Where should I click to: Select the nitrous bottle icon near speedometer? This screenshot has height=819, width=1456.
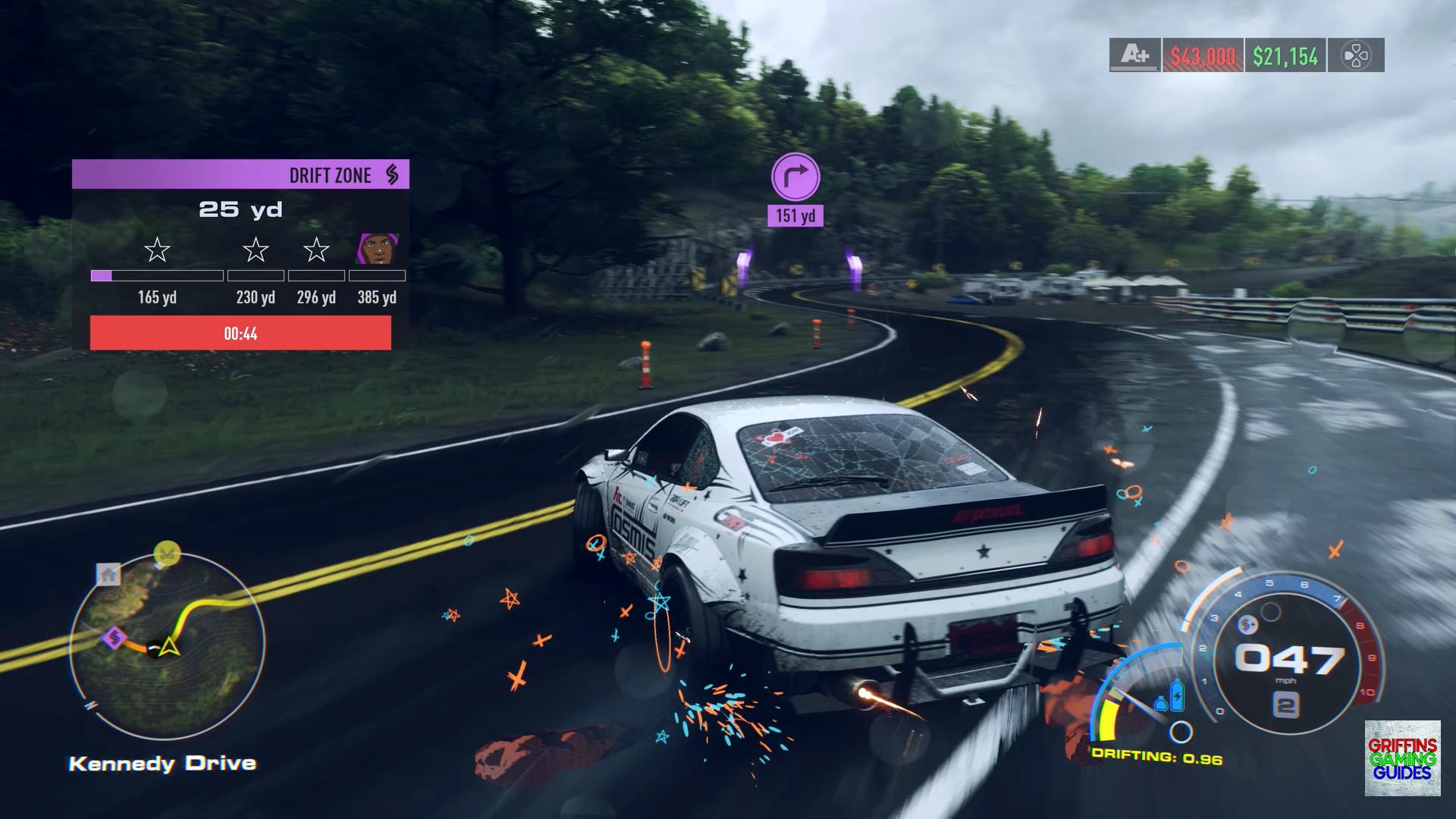coord(1176,695)
